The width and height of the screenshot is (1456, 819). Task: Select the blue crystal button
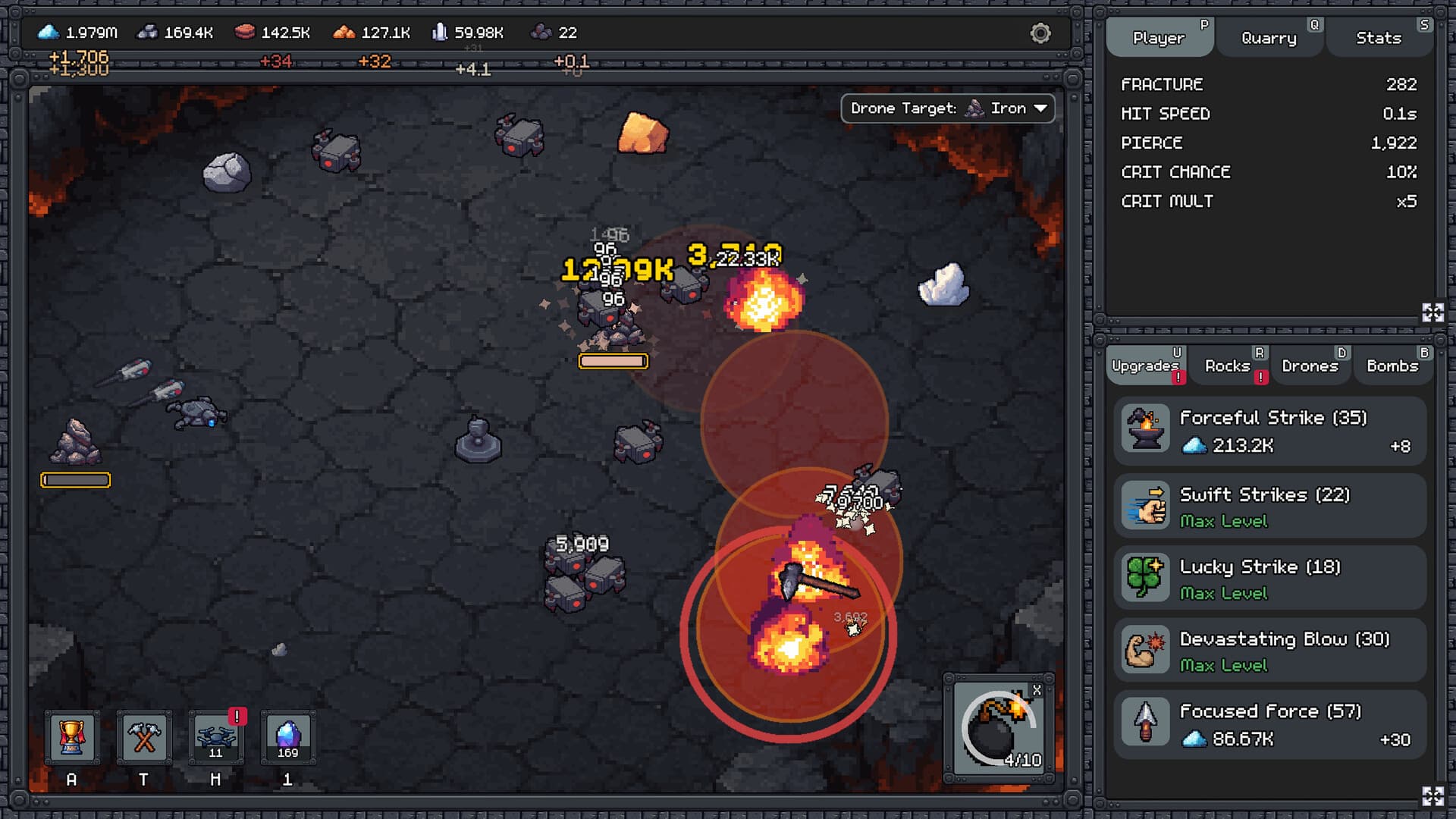287,737
